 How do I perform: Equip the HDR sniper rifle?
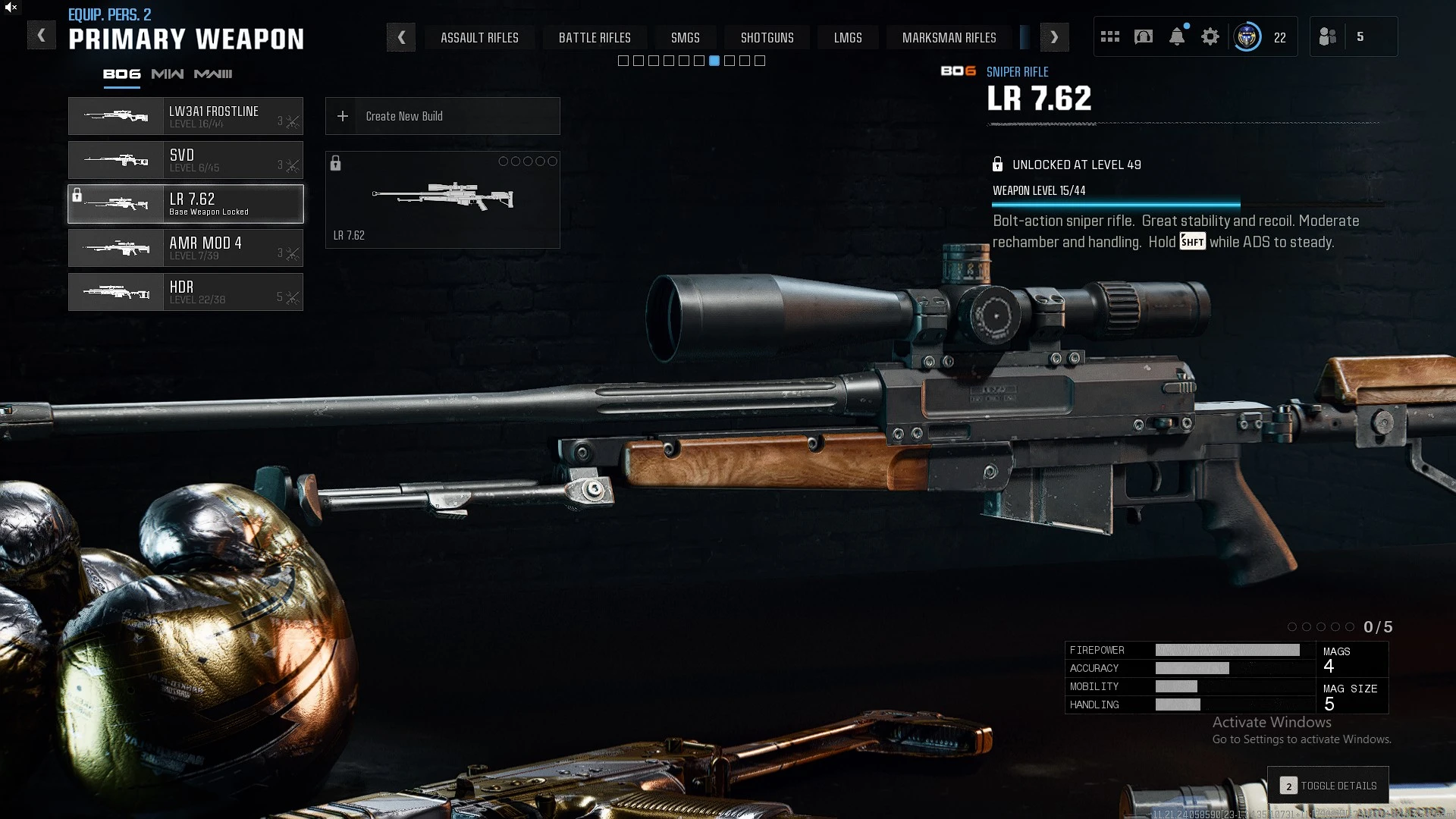click(x=186, y=292)
